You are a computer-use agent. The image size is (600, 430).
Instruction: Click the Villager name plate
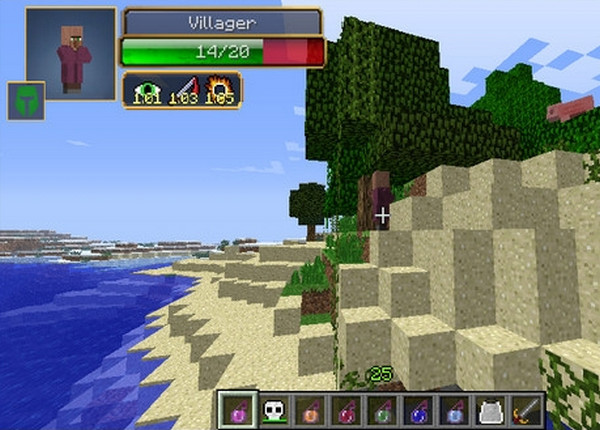[x=222, y=22]
